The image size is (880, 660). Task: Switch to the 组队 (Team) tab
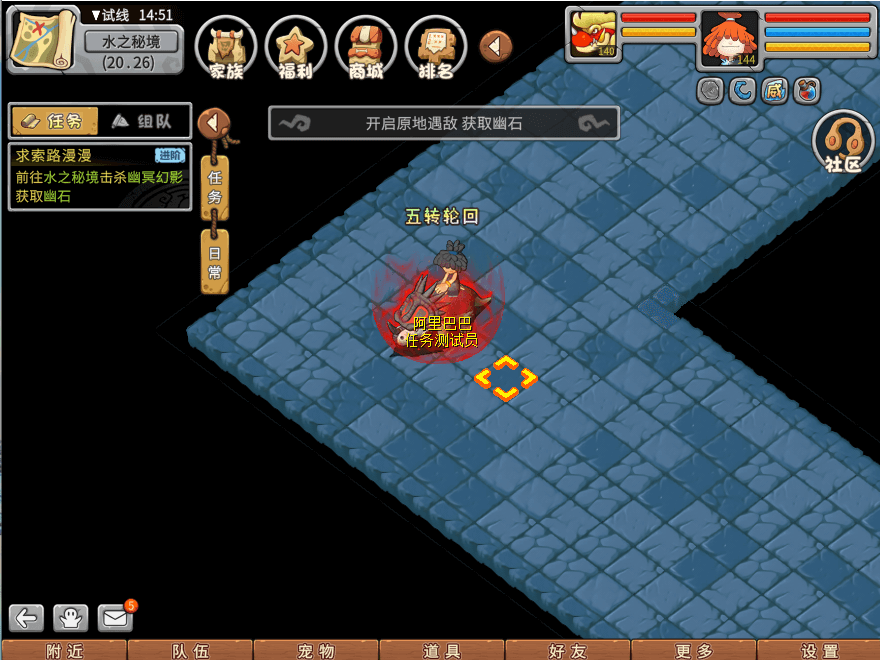point(143,121)
